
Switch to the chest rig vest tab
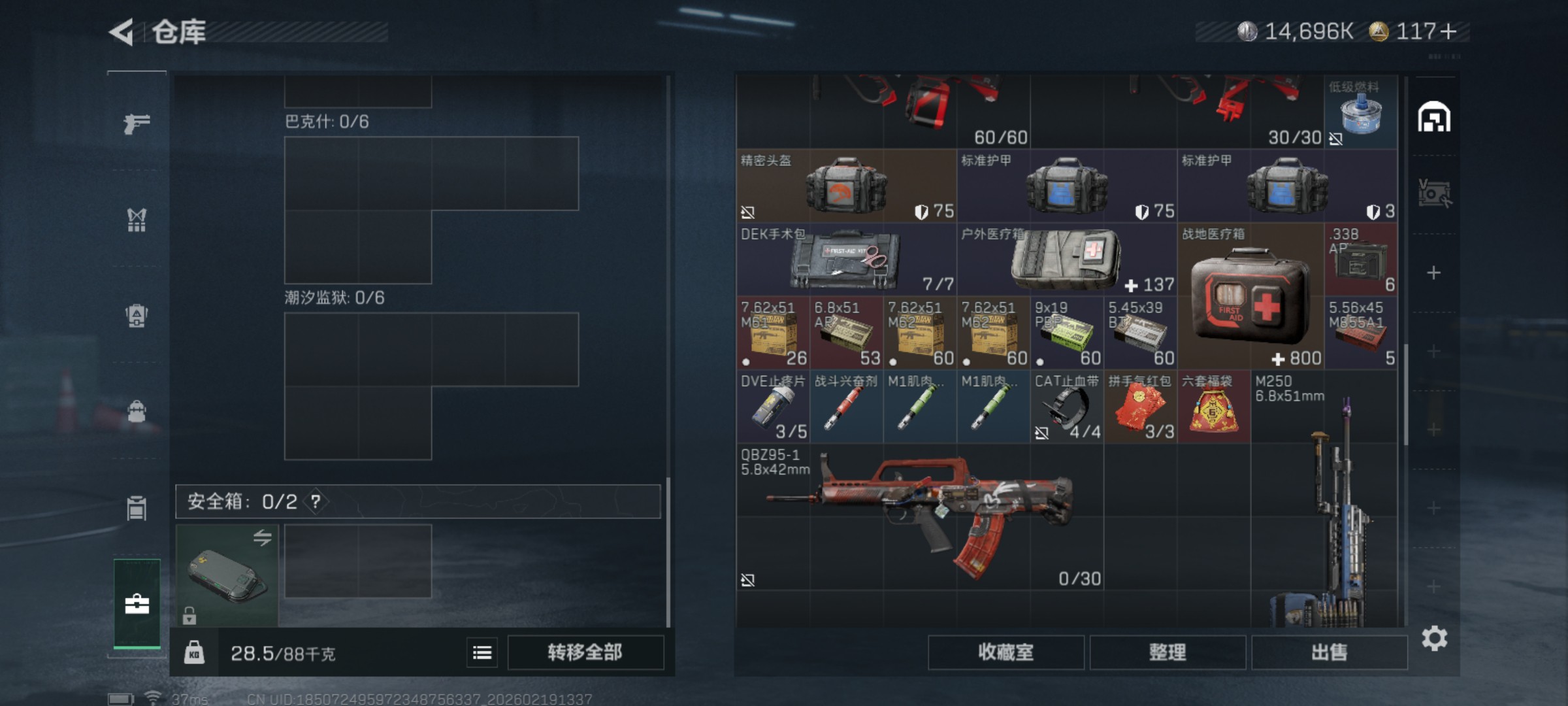point(137,220)
